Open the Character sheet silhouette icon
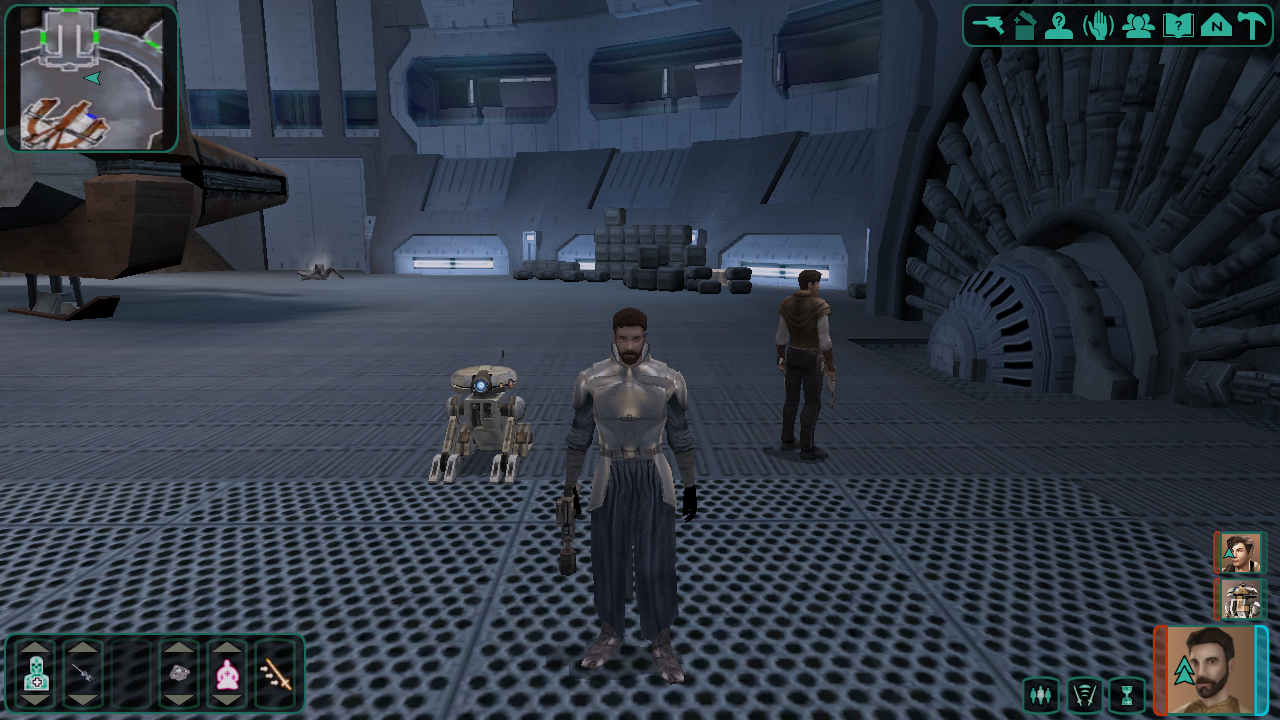 (1058, 25)
